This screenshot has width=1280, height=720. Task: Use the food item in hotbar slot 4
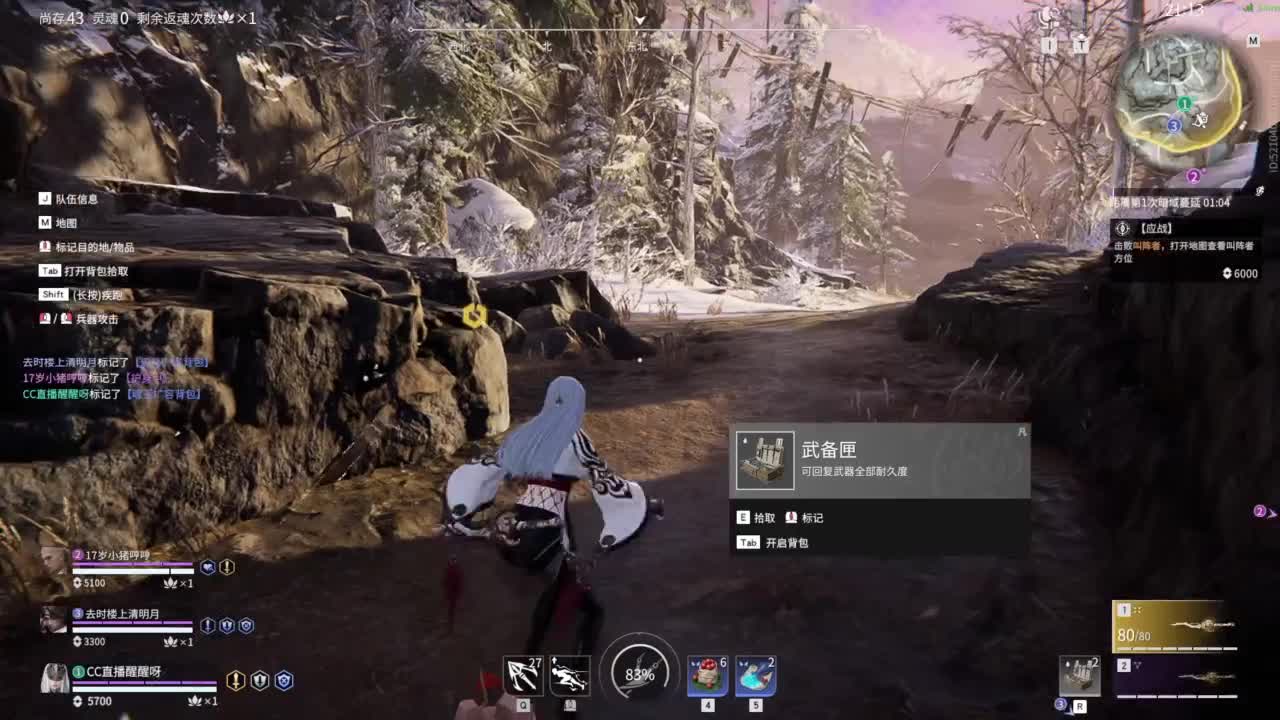[x=706, y=676]
